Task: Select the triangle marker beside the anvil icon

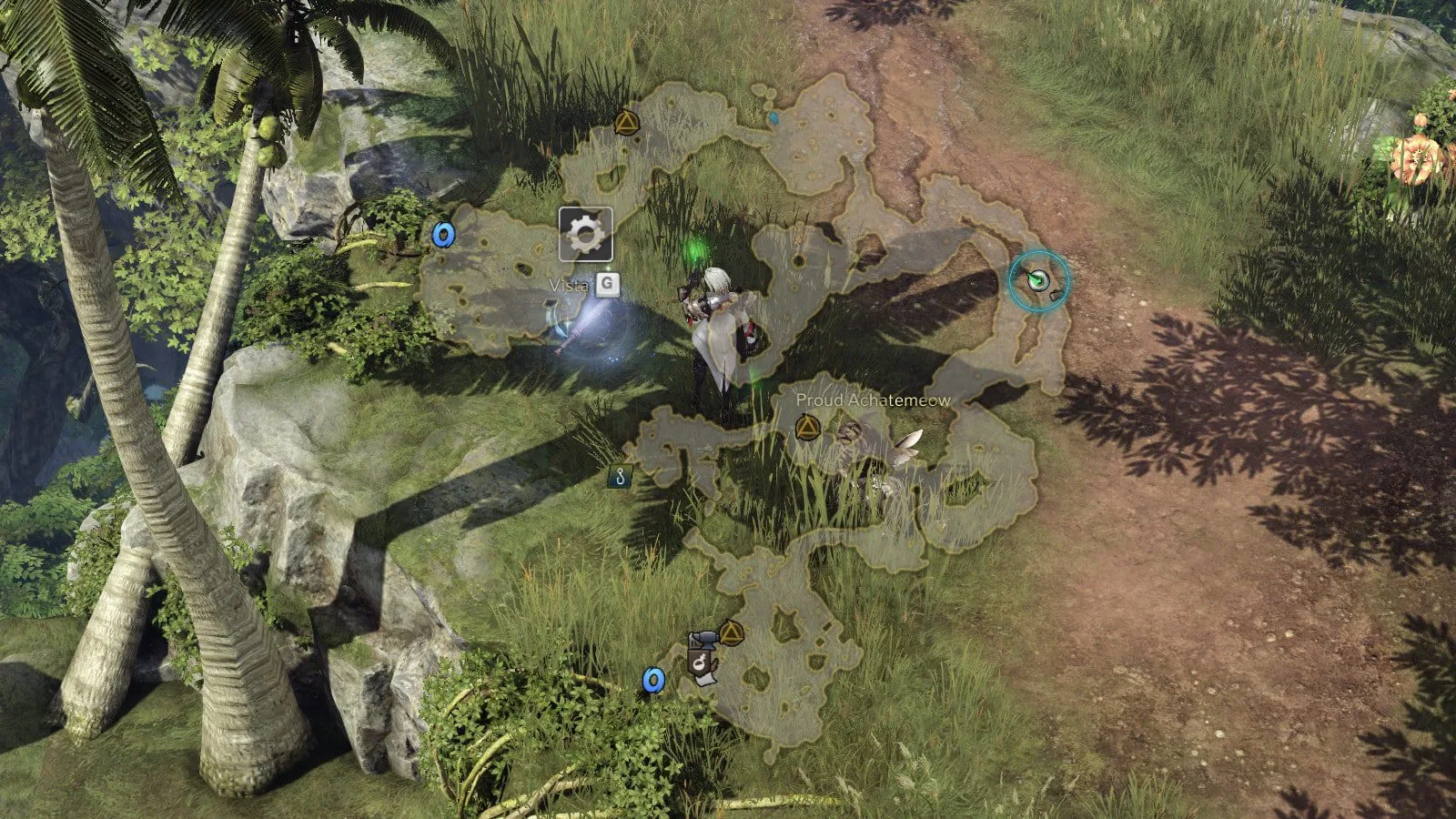Action: [x=732, y=632]
